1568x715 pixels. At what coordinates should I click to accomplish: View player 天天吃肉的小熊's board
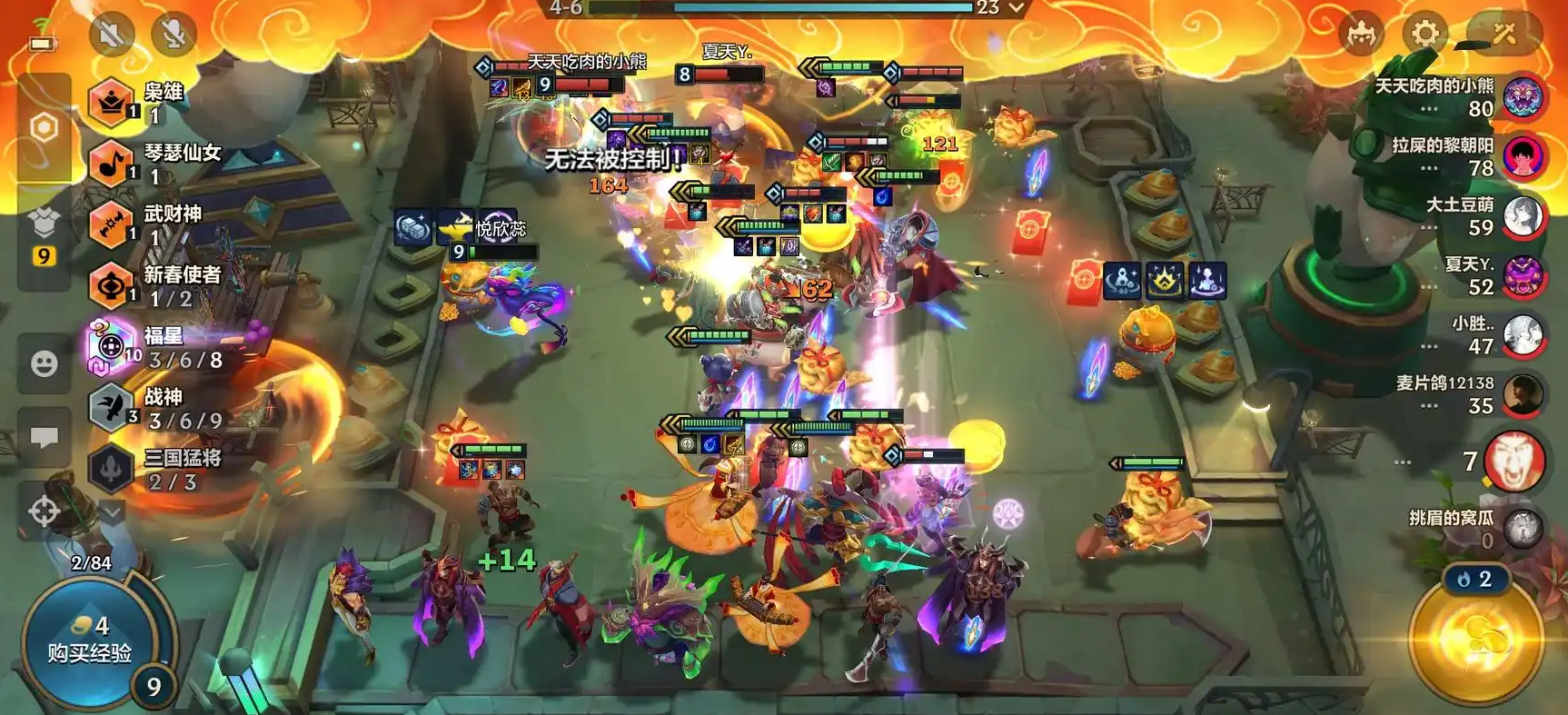1523,97
